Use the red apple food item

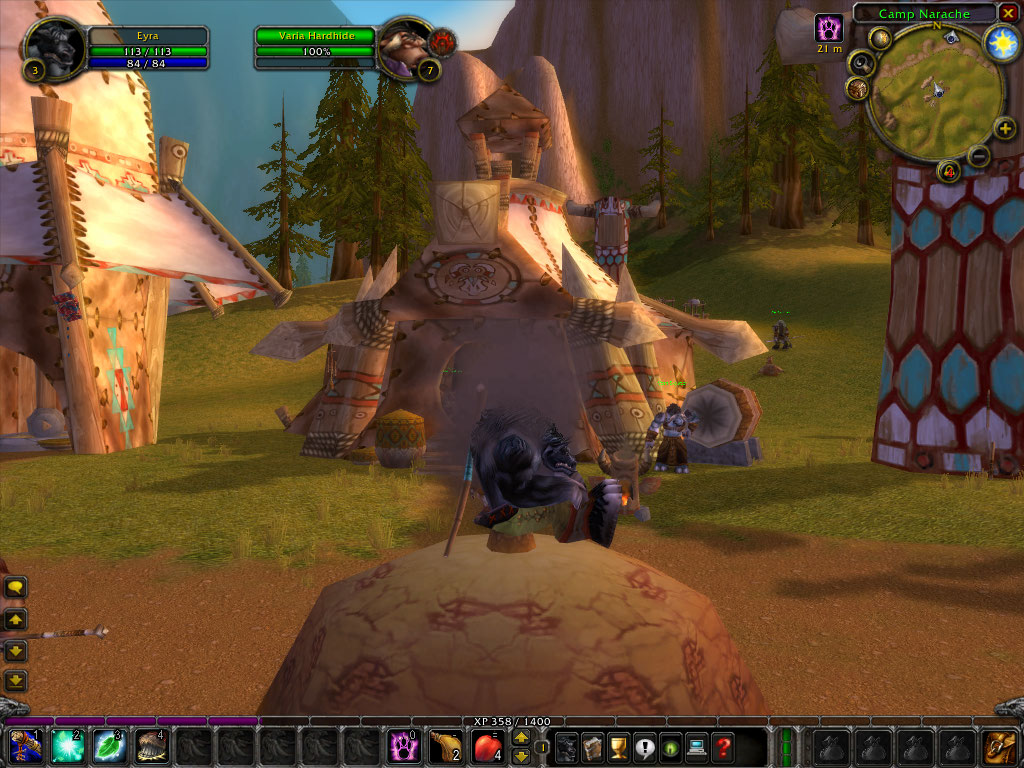[488, 747]
